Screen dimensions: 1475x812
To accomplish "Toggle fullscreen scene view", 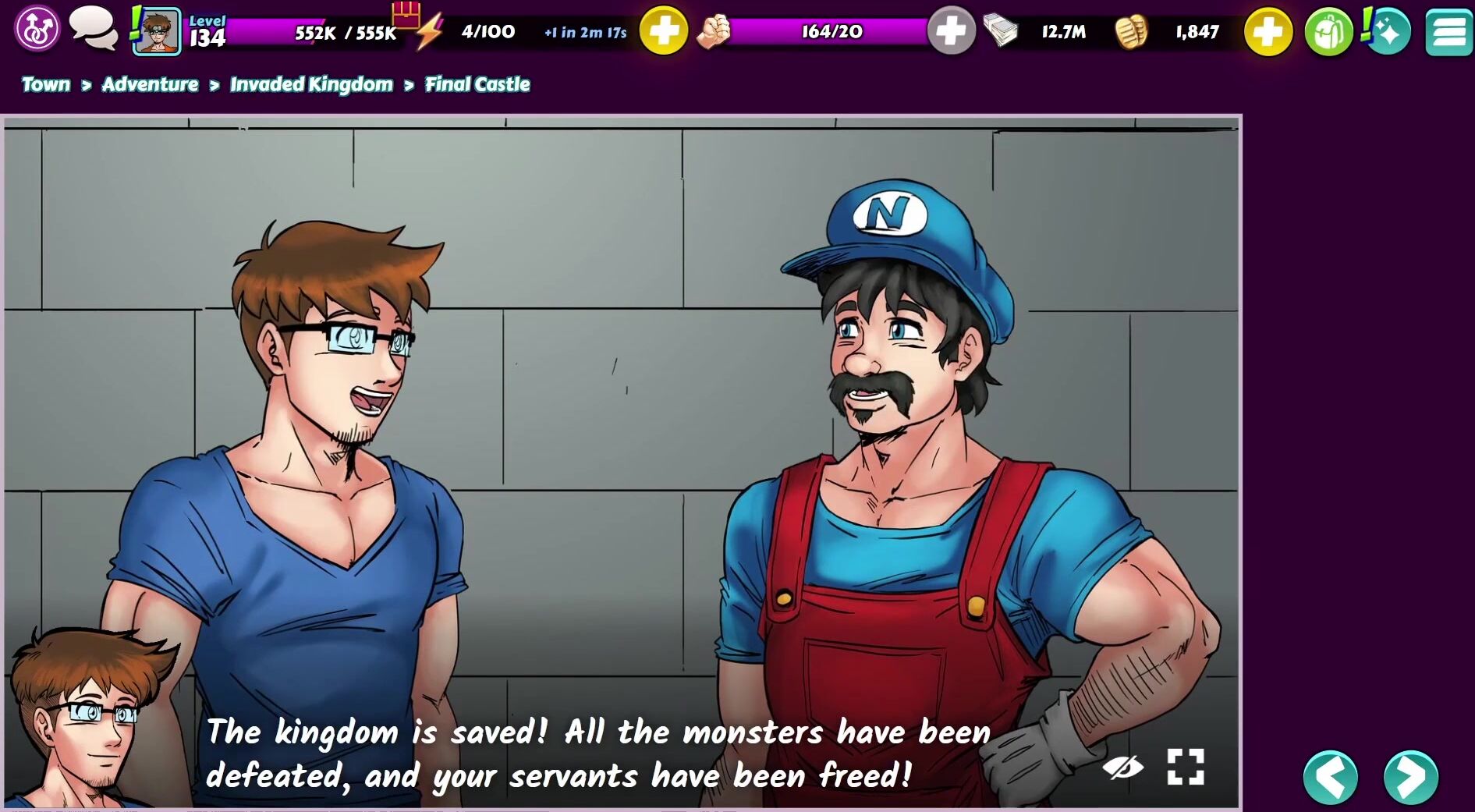I will click(x=1186, y=767).
